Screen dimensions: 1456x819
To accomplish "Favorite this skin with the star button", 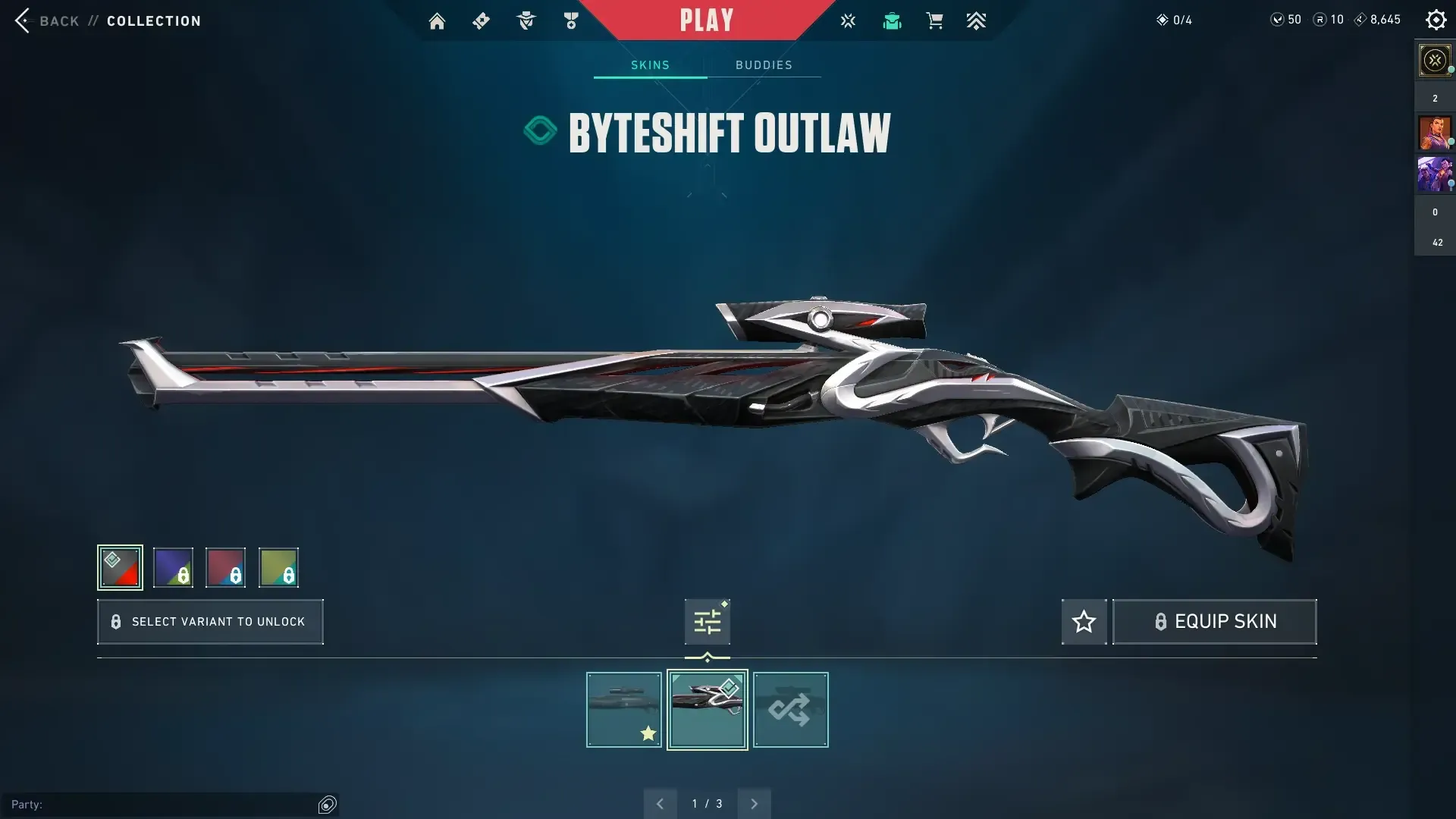I will [1084, 622].
